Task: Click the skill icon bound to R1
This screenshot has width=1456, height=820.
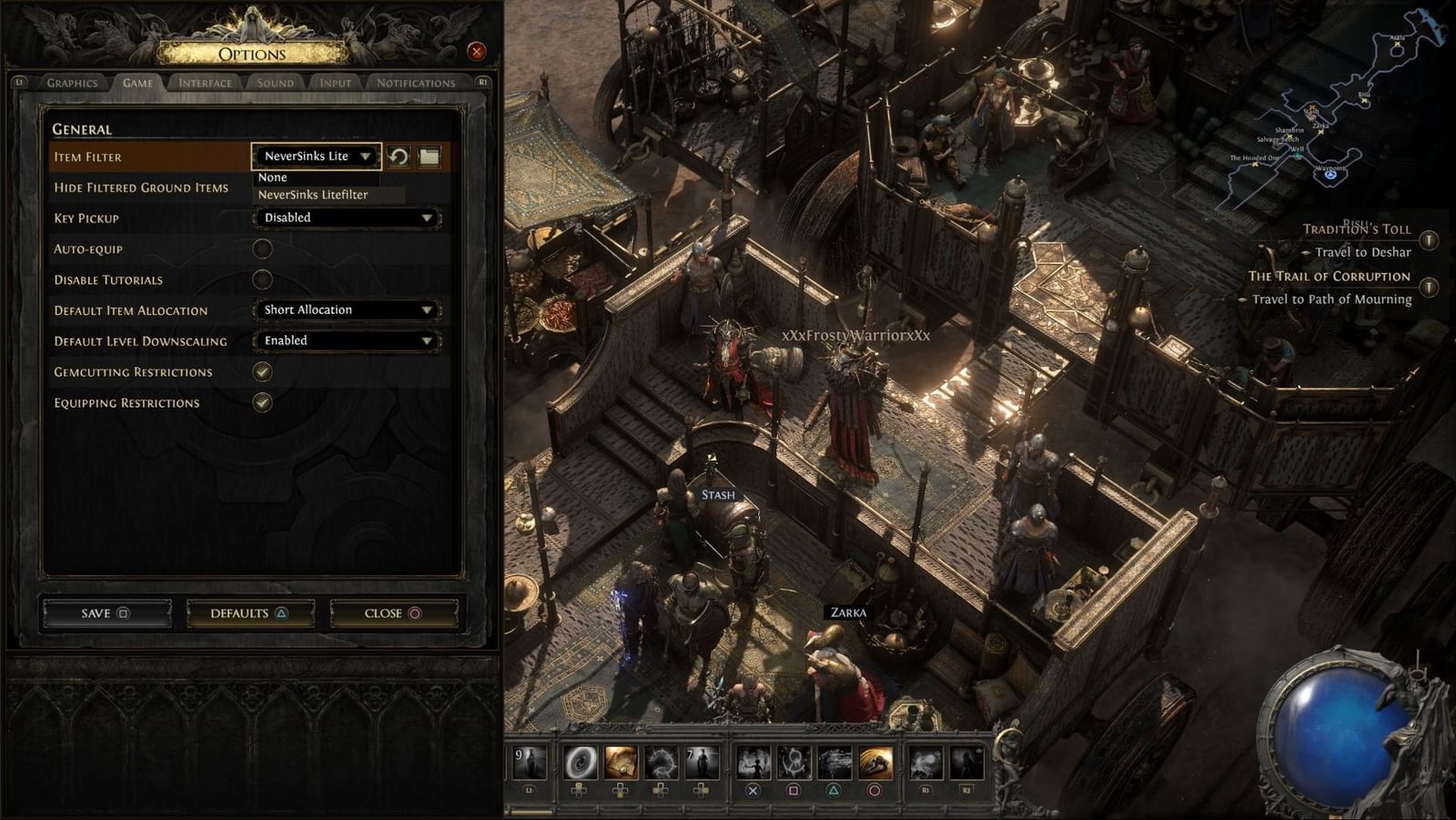Action: click(x=925, y=763)
